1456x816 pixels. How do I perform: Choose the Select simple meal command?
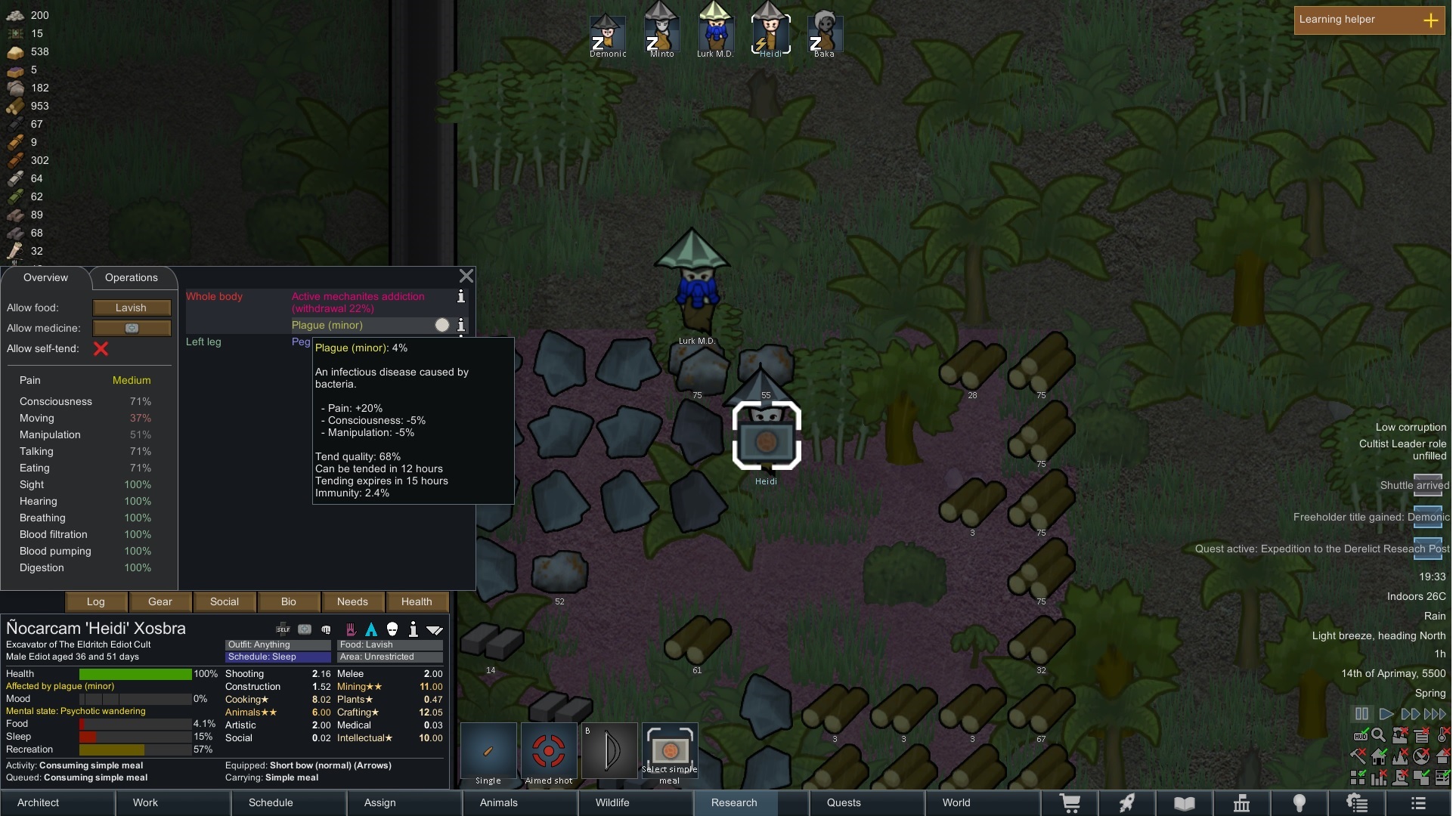pyautogui.click(x=670, y=753)
